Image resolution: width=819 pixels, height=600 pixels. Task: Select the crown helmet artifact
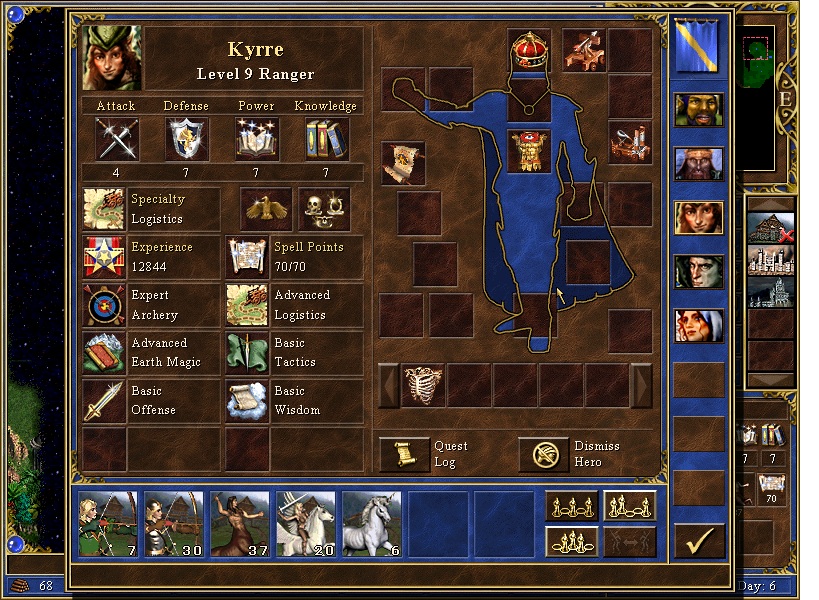coord(530,50)
